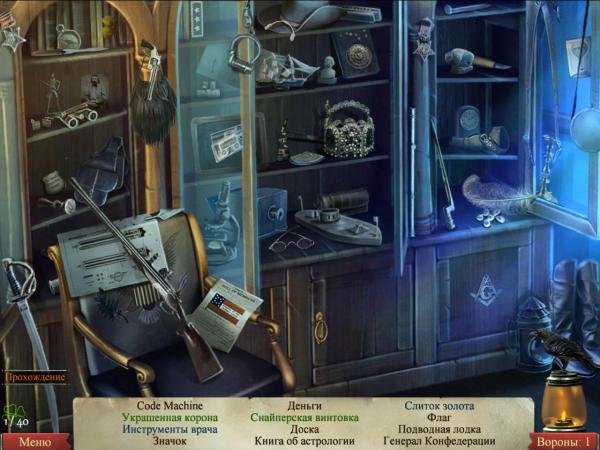Choose Флаг in the item list

point(439,418)
